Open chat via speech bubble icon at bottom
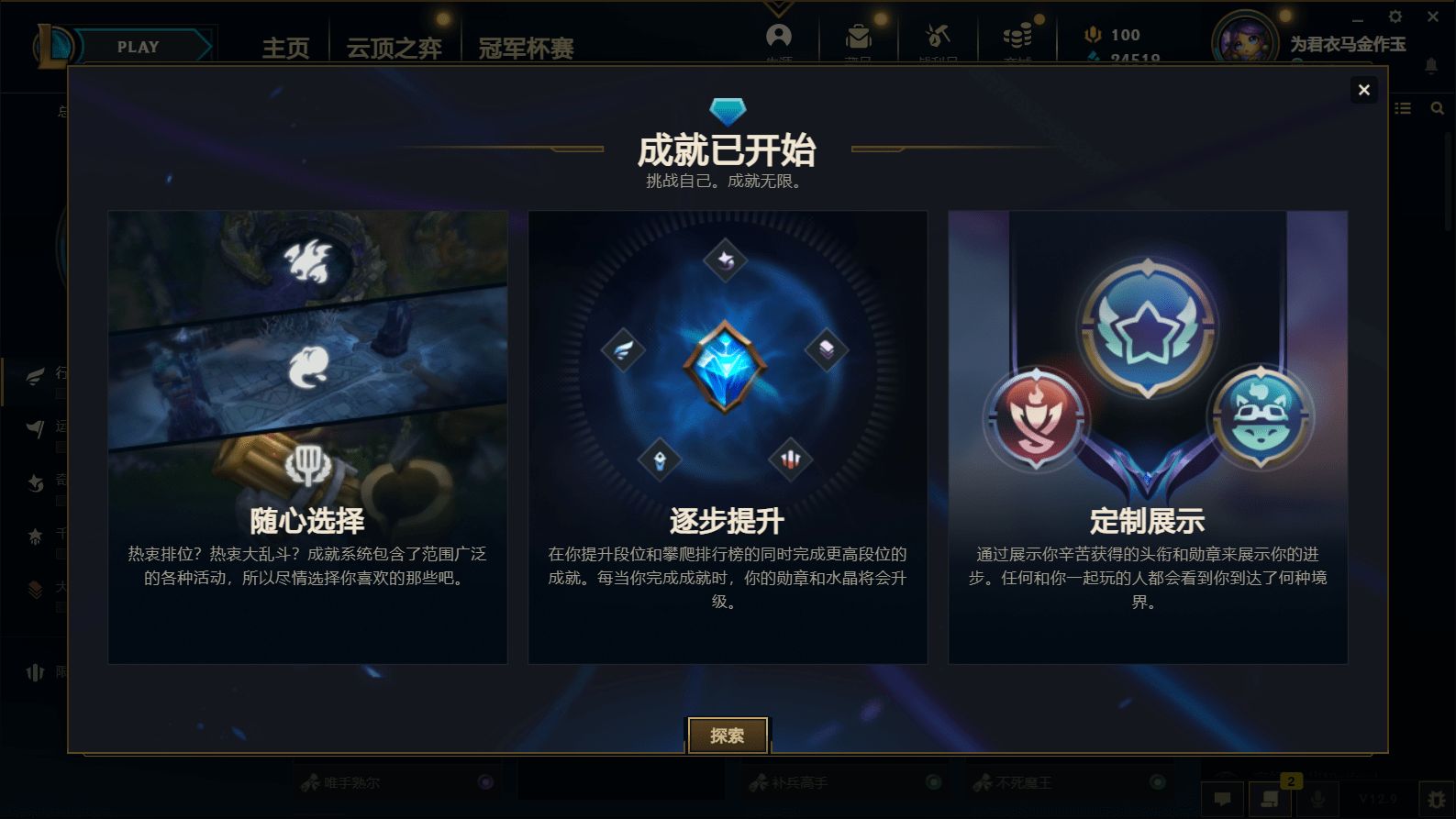1456x819 pixels. point(1223,797)
